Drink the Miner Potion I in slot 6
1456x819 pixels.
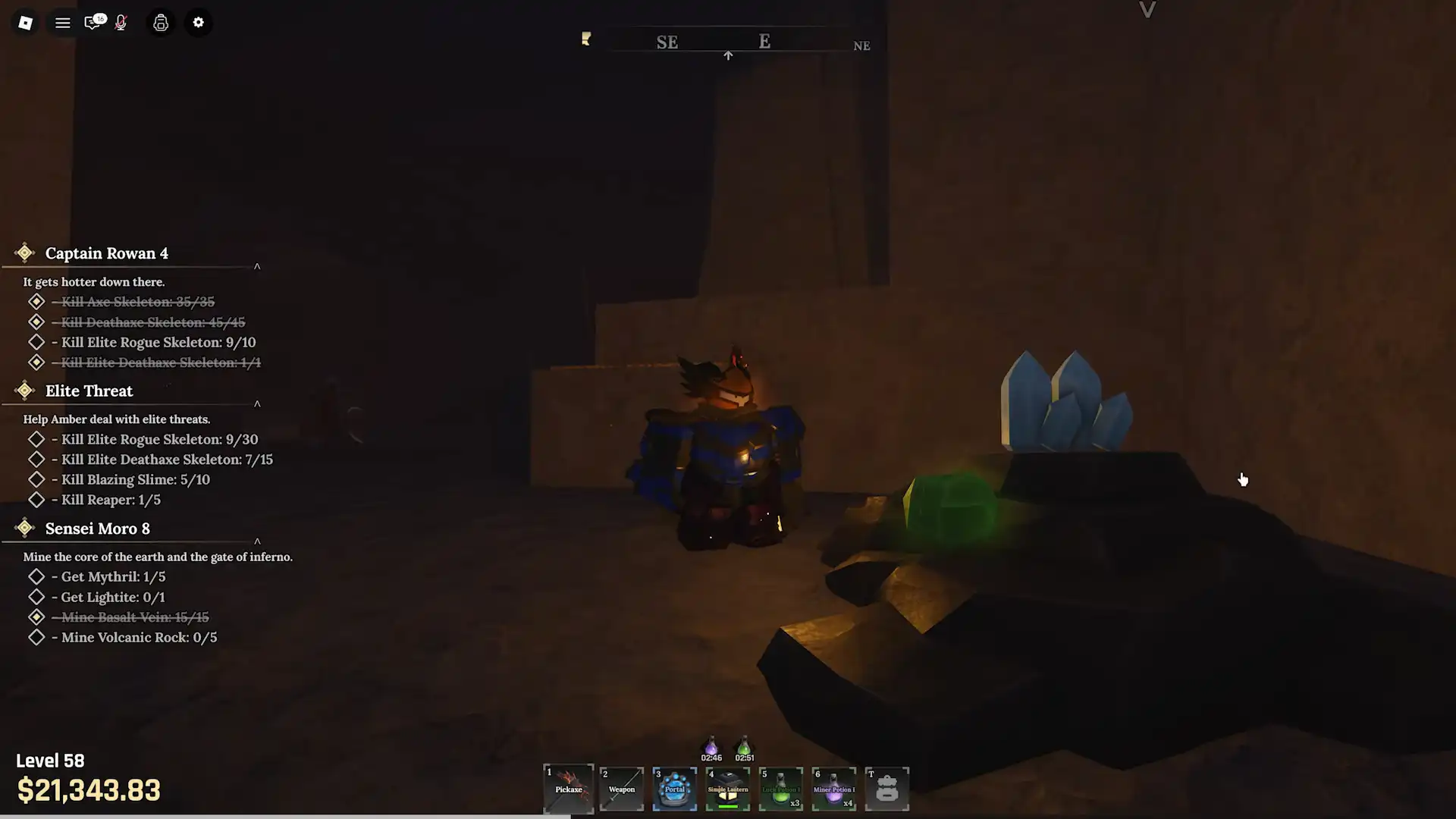coord(833,789)
